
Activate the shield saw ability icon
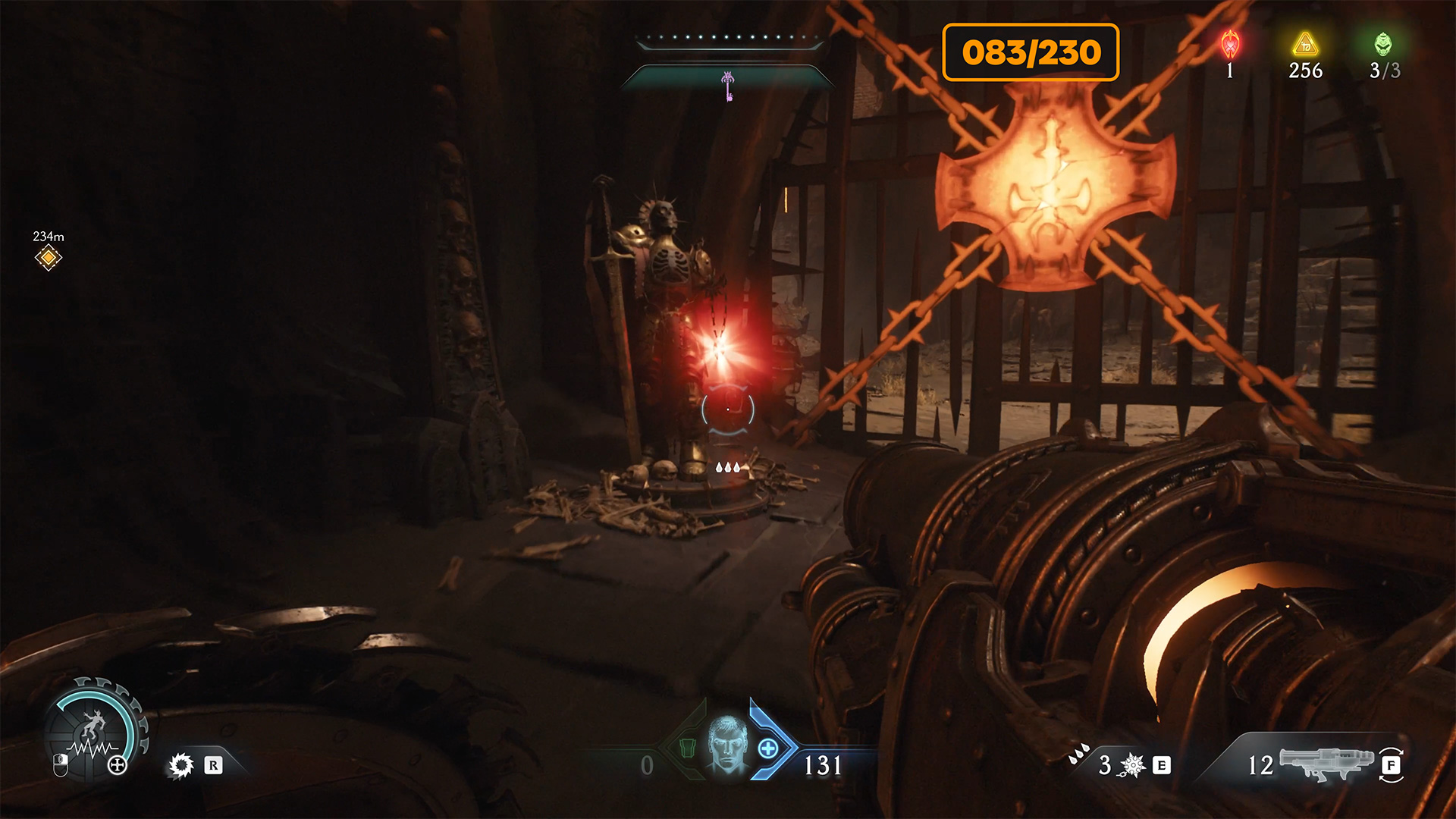tap(181, 765)
